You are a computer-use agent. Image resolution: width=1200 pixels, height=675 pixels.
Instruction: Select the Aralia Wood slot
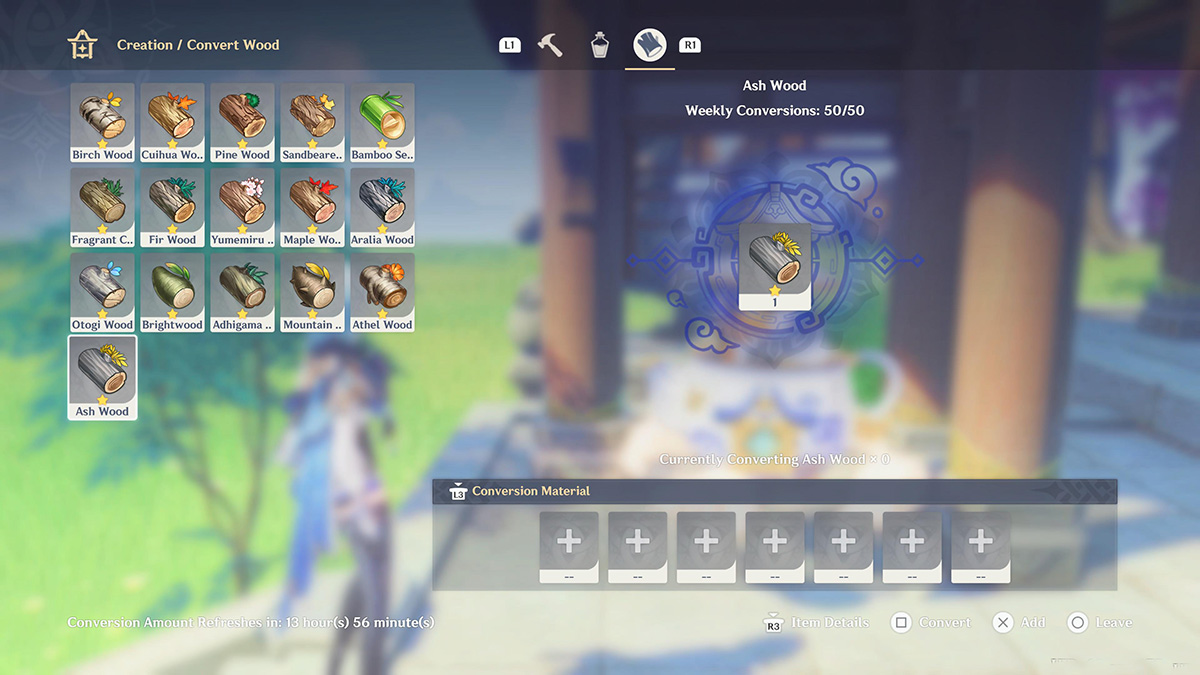click(x=382, y=207)
